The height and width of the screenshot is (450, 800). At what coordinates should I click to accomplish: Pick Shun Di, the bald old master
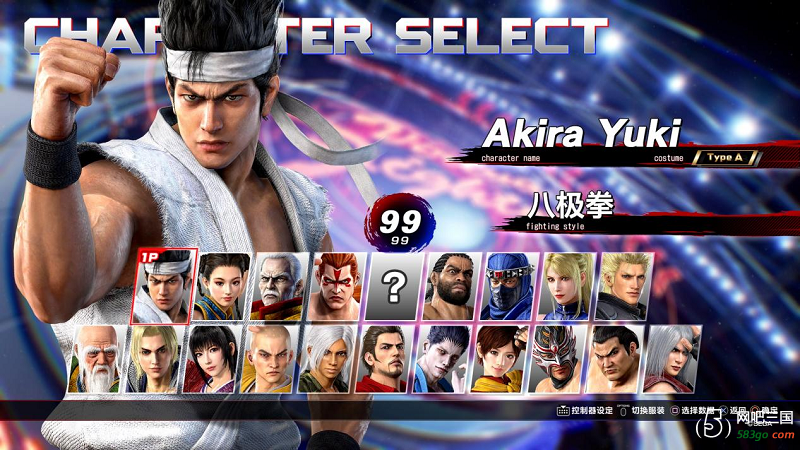(97, 359)
